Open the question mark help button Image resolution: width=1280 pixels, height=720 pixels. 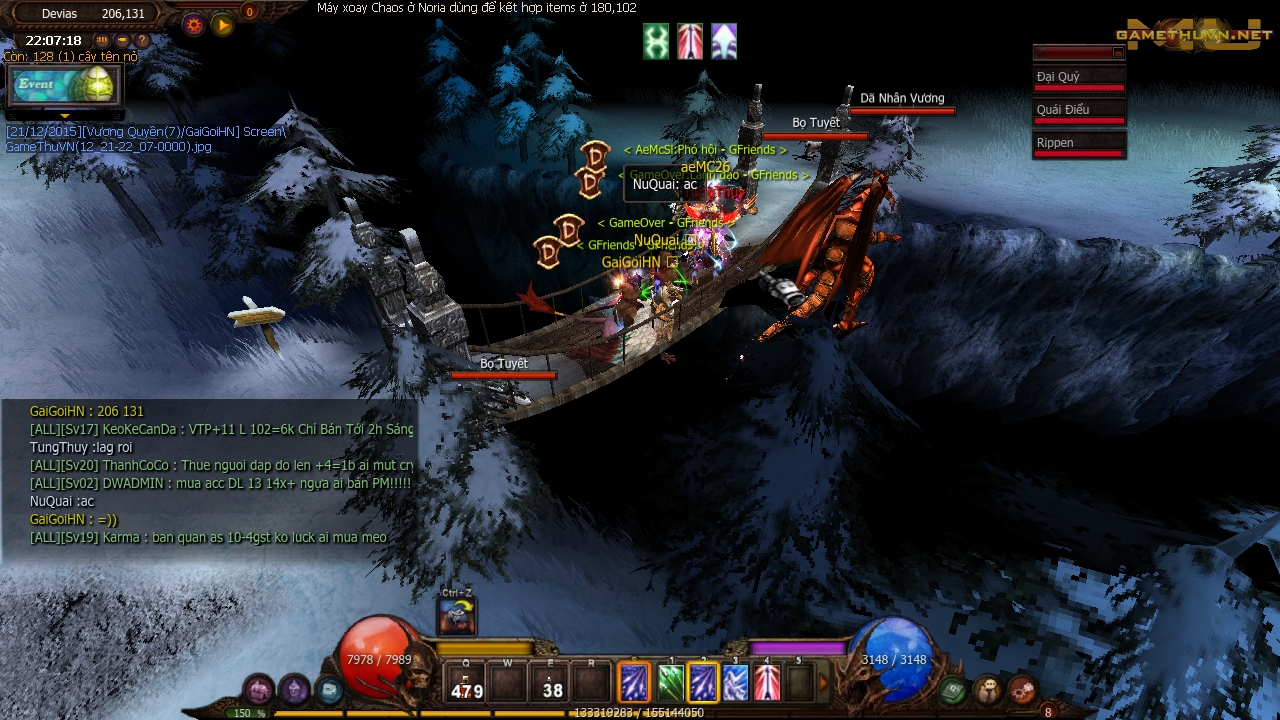tap(142, 41)
